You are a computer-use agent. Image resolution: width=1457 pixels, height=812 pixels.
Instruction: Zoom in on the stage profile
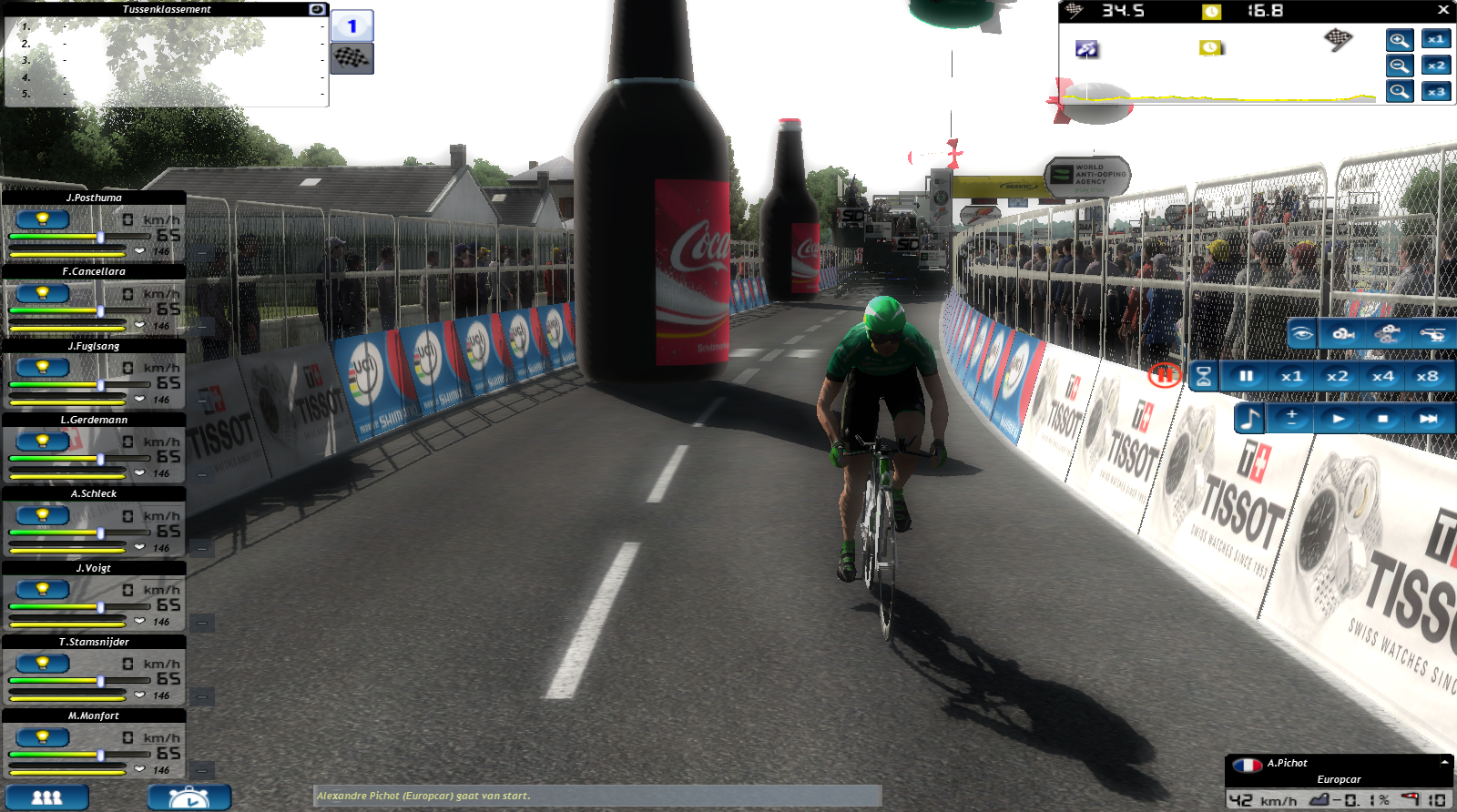pos(1400,40)
